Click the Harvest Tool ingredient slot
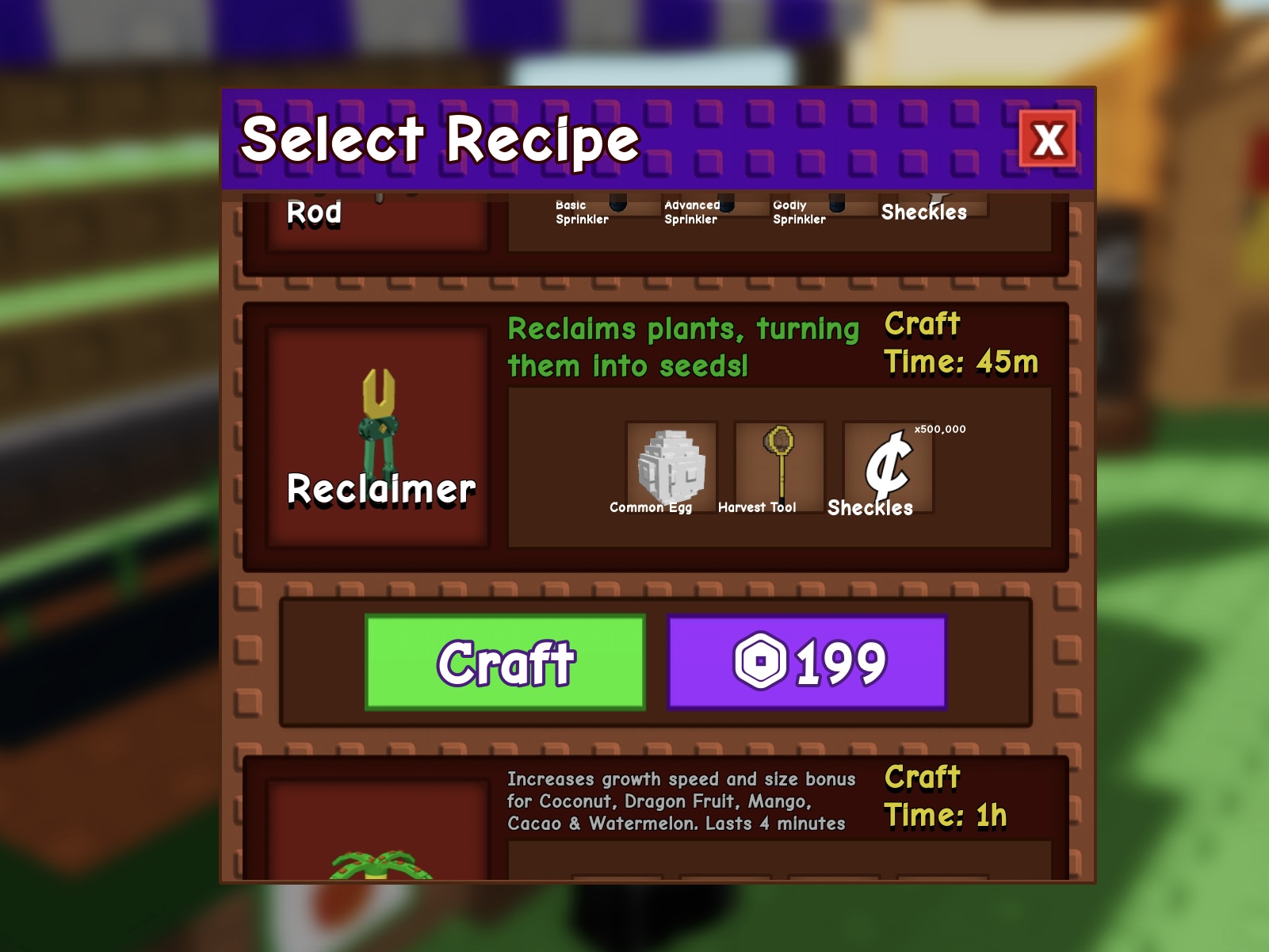The height and width of the screenshot is (952, 1269). pyautogui.click(x=779, y=468)
